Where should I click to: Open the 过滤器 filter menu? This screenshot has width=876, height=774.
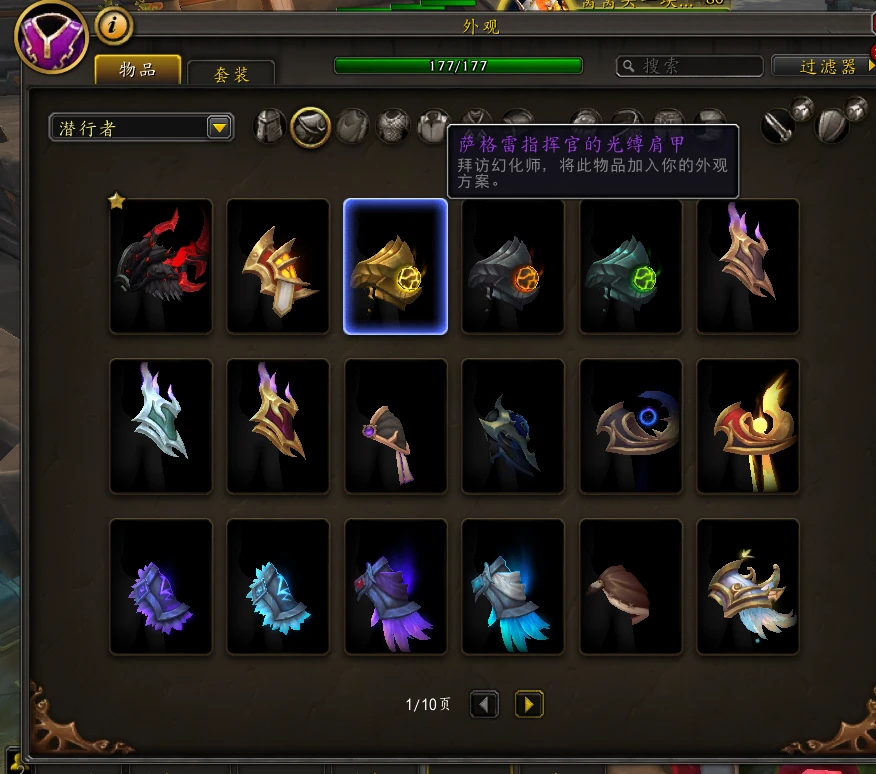(822, 66)
